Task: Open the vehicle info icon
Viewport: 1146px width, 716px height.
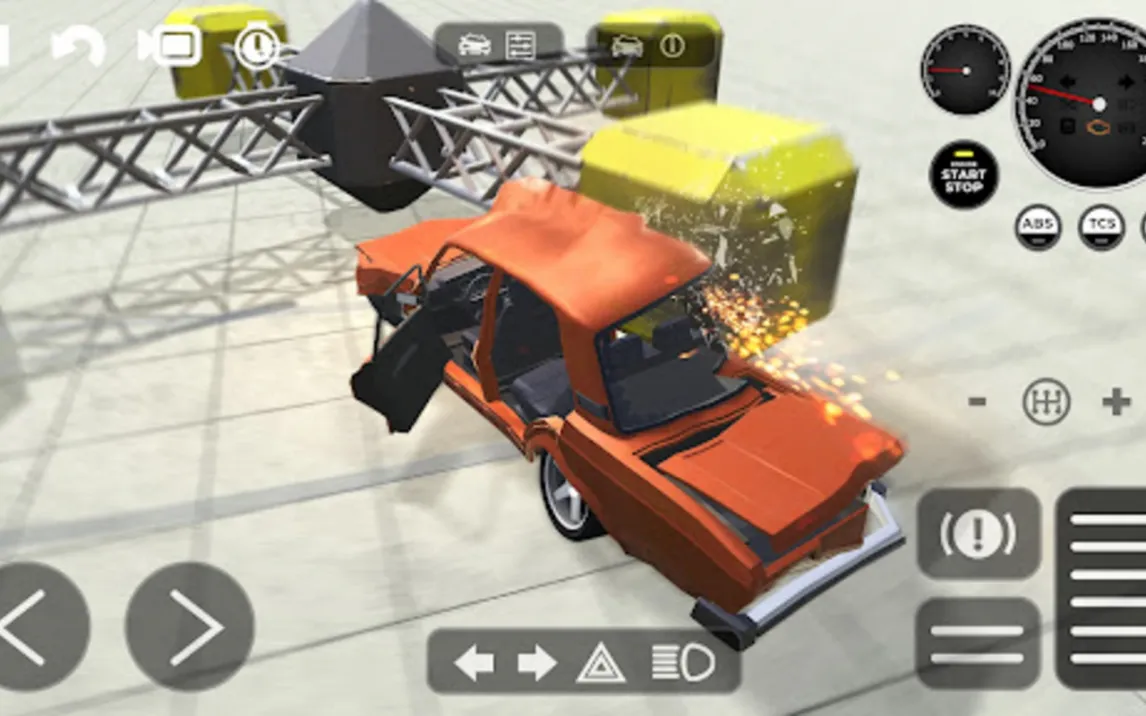Action: click(x=672, y=46)
